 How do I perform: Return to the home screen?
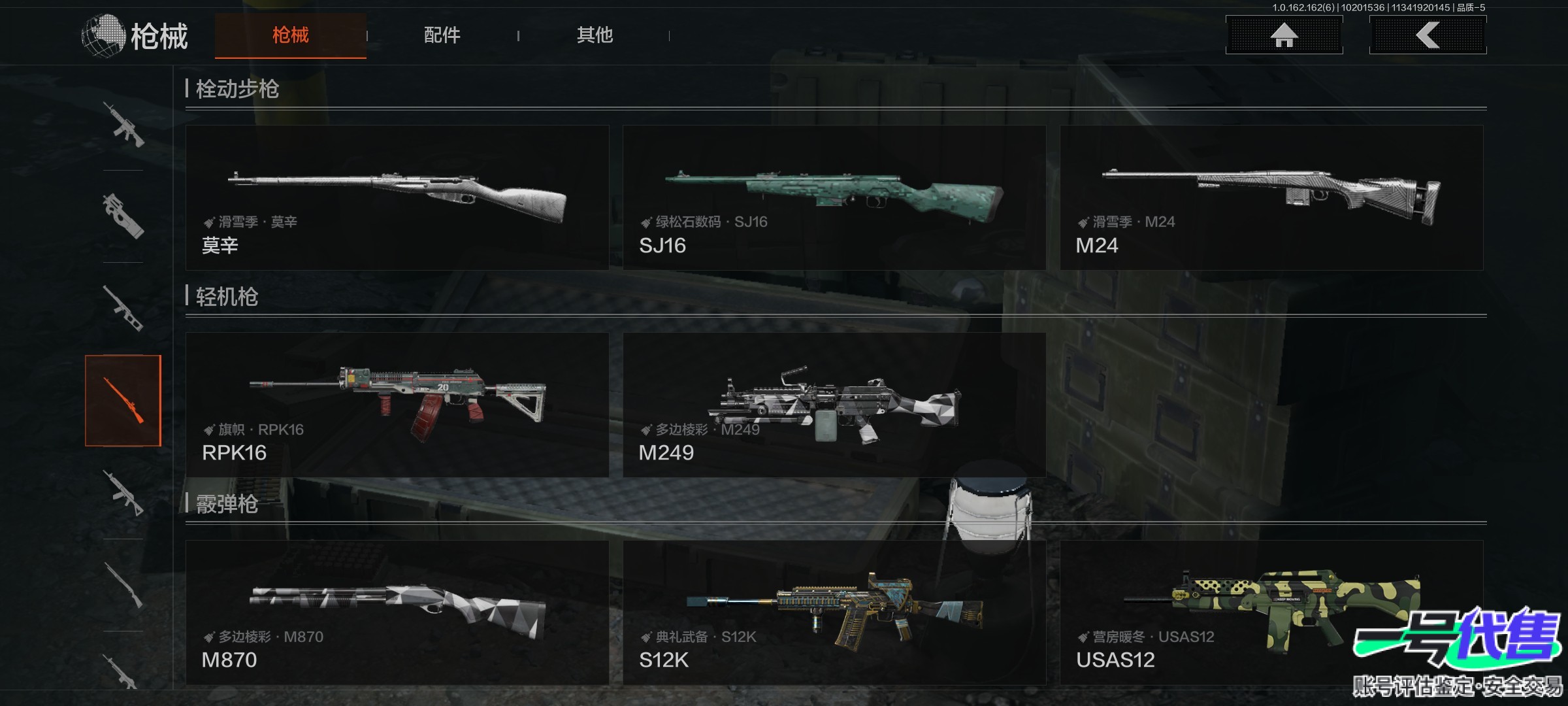1284,35
